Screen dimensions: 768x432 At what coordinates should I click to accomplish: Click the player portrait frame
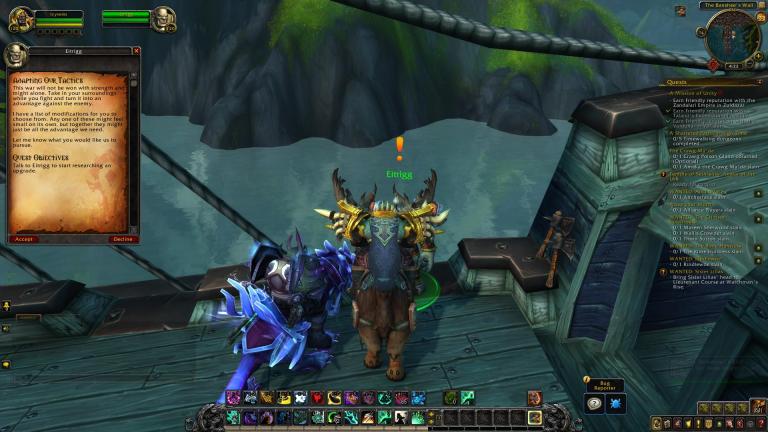tap(19, 18)
